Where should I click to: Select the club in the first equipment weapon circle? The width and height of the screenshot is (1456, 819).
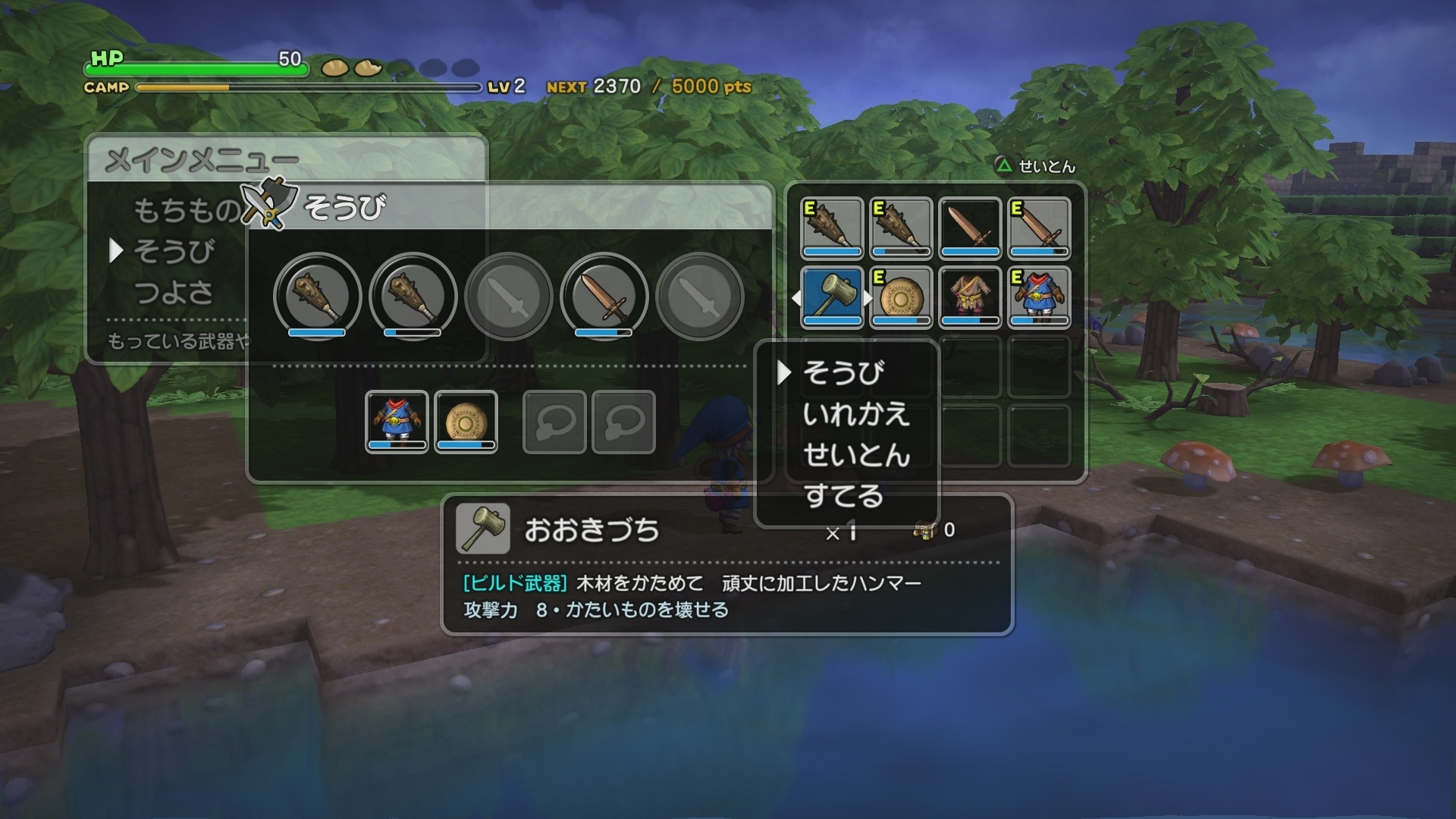click(x=315, y=297)
